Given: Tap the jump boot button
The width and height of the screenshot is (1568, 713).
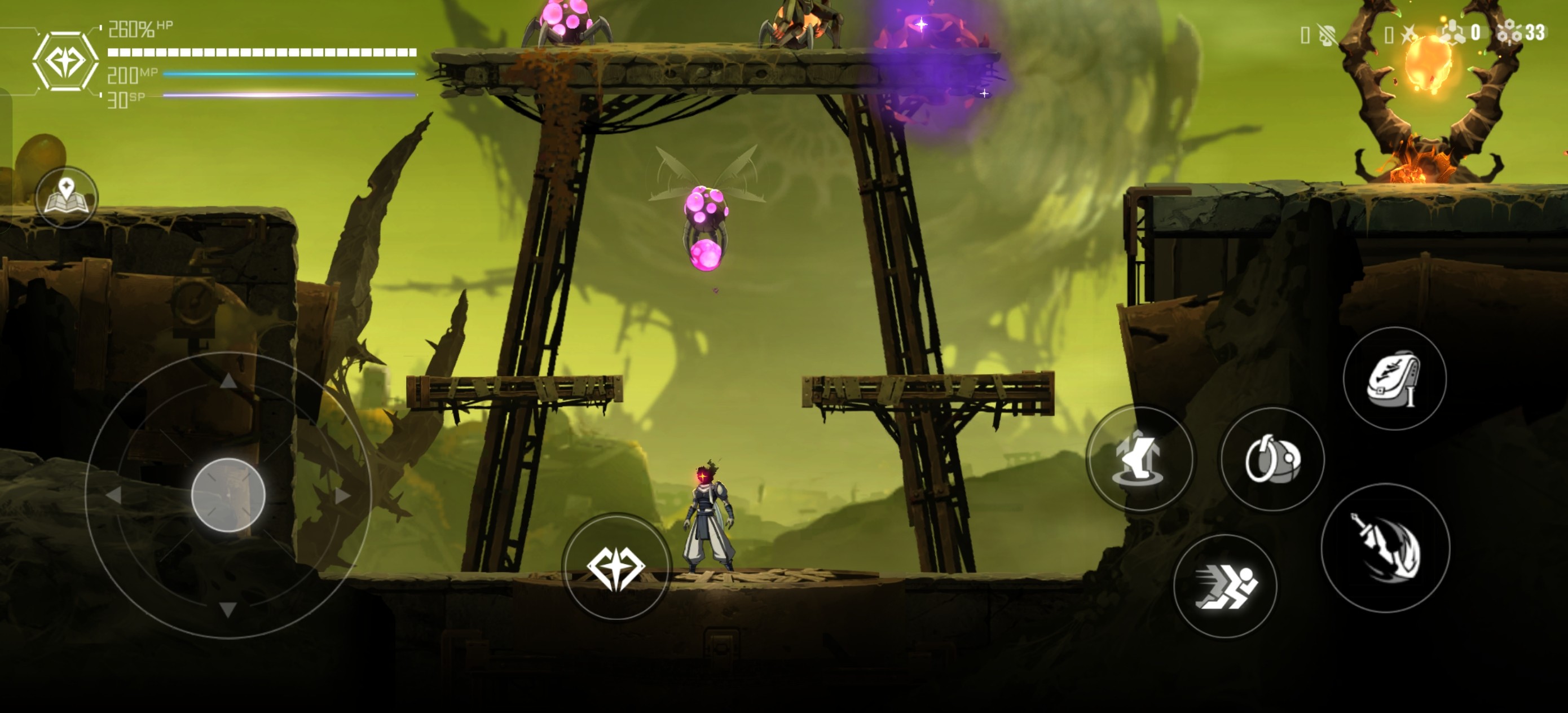Looking at the screenshot, I should click(1140, 459).
